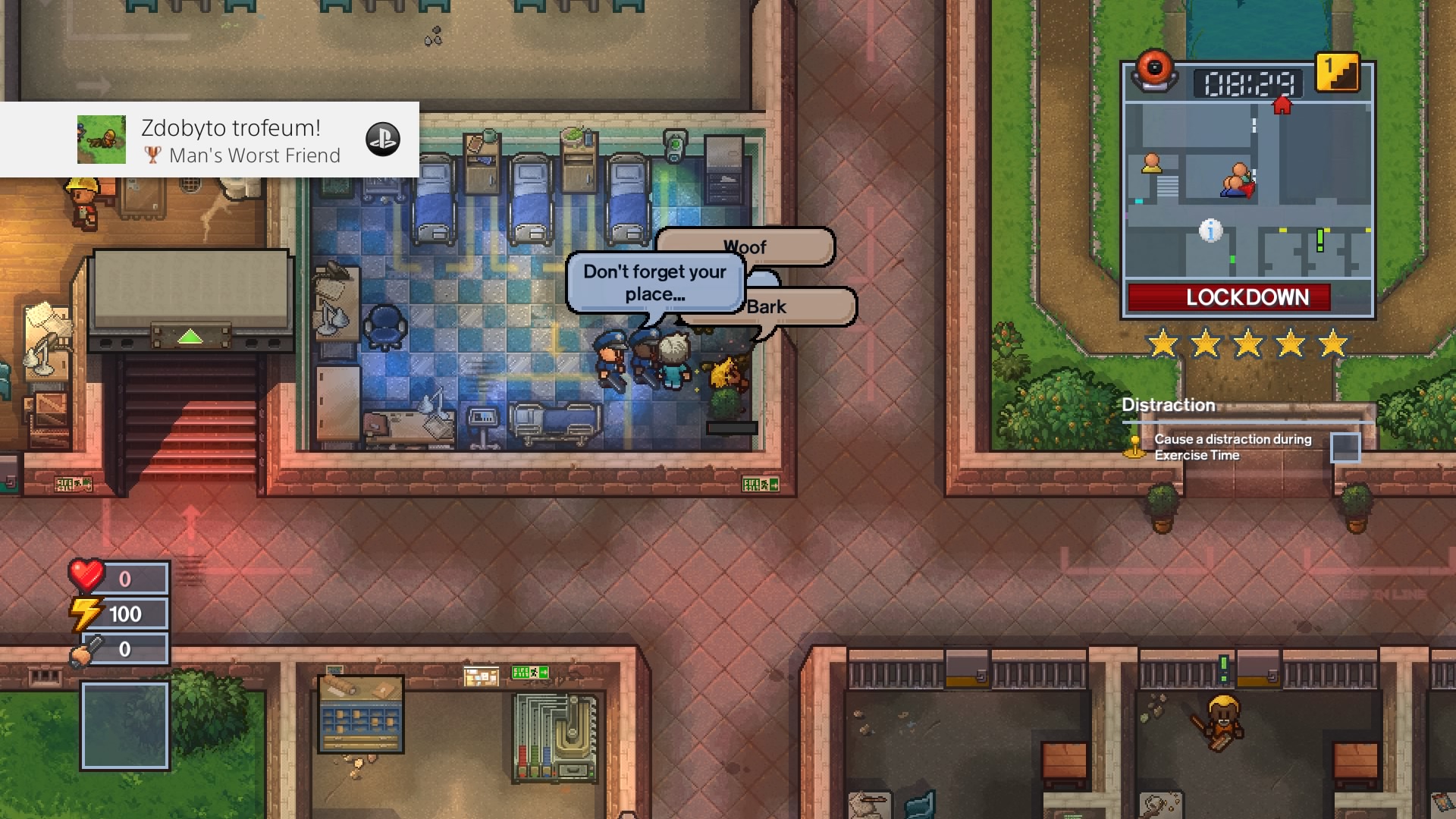Click the five-star heat rating
Viewport: 1456px width, 819px height.
pos(1246,343)
